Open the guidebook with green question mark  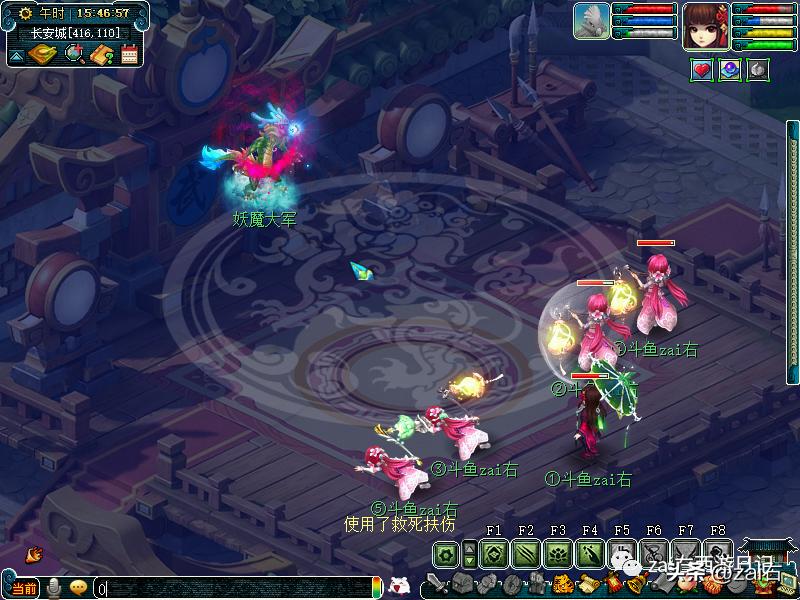tap(101, 55)
